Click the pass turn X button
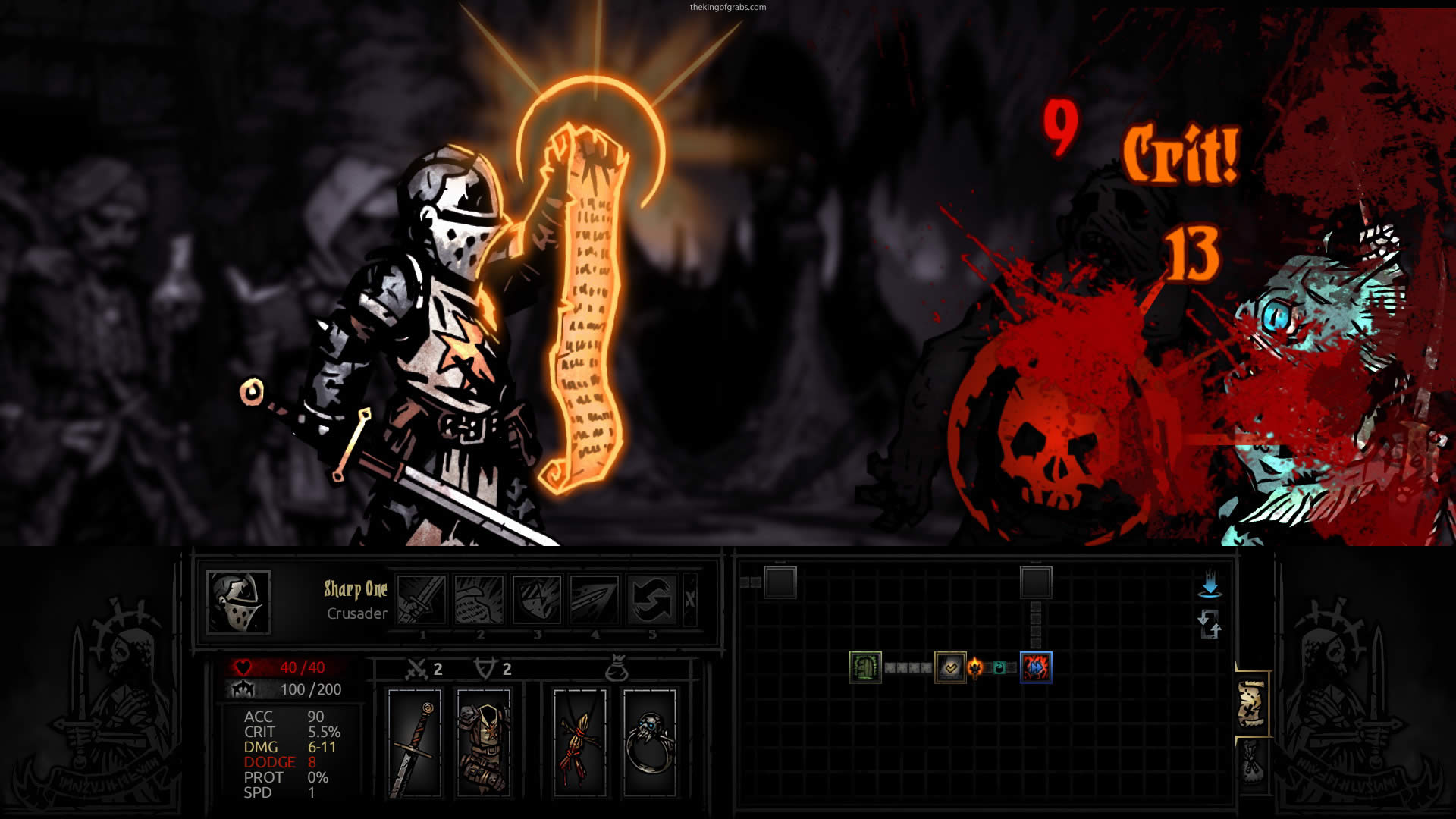This screenshot has height=819, width=1456. tap(689, 599)
